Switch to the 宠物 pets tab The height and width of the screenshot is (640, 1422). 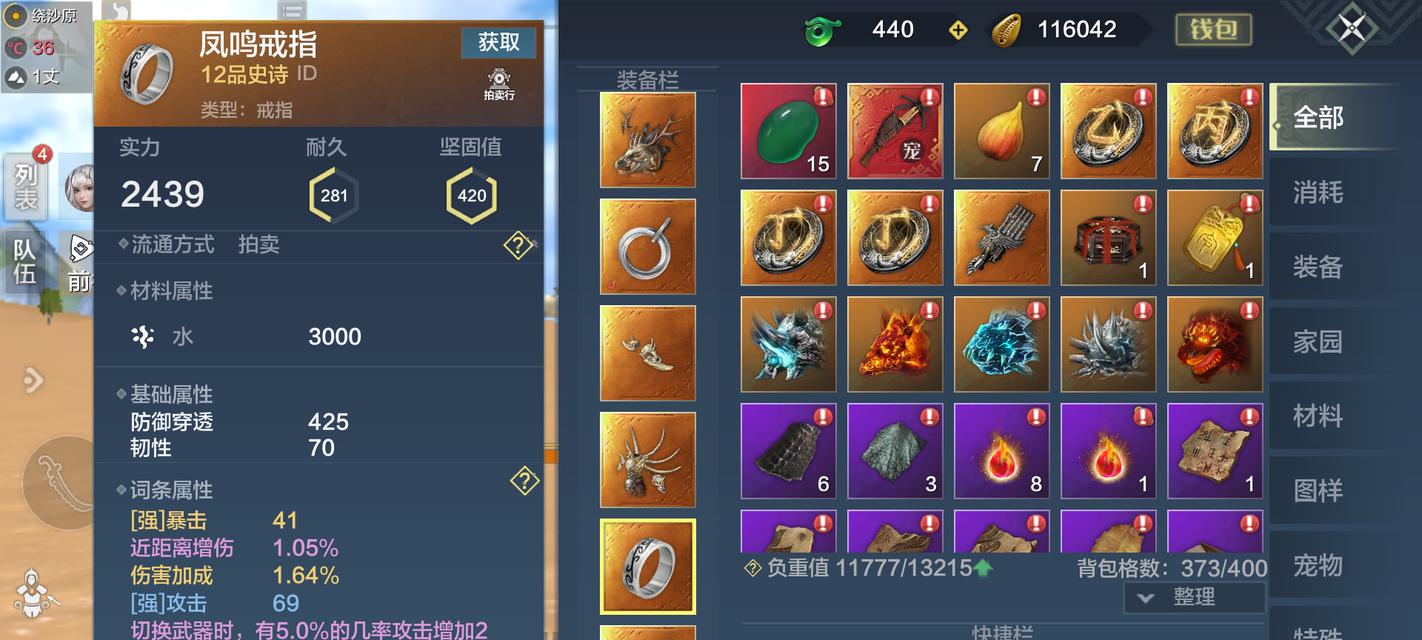coord(1318,566)
